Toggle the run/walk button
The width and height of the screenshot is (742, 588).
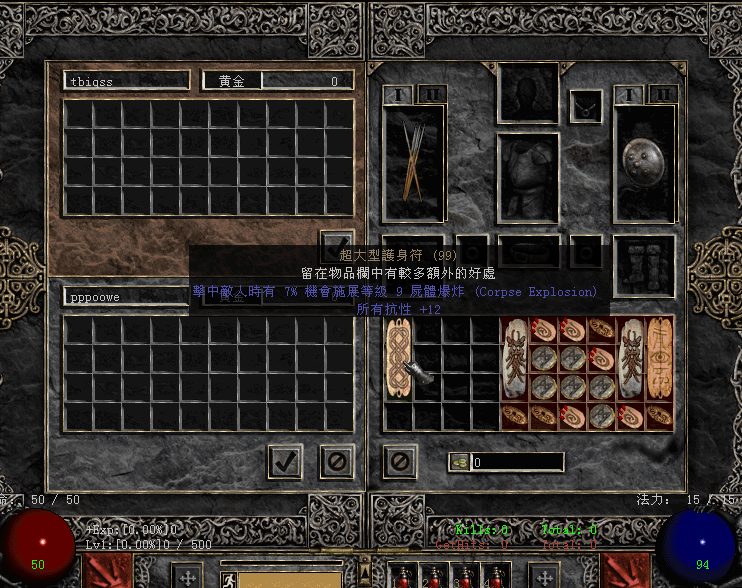click(x=229, y=578)
